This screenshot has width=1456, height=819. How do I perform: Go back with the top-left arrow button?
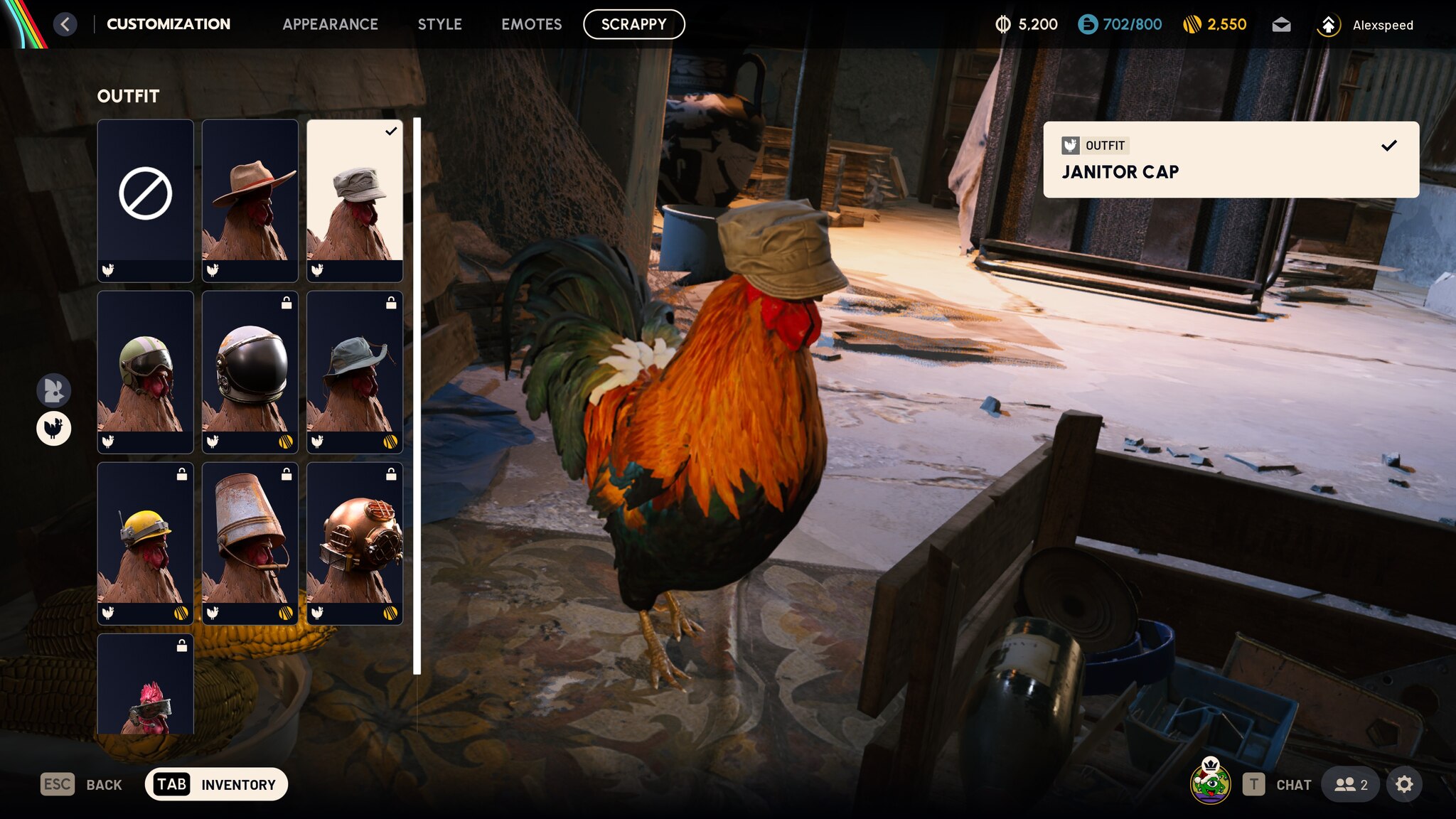[x=65, y=24]
